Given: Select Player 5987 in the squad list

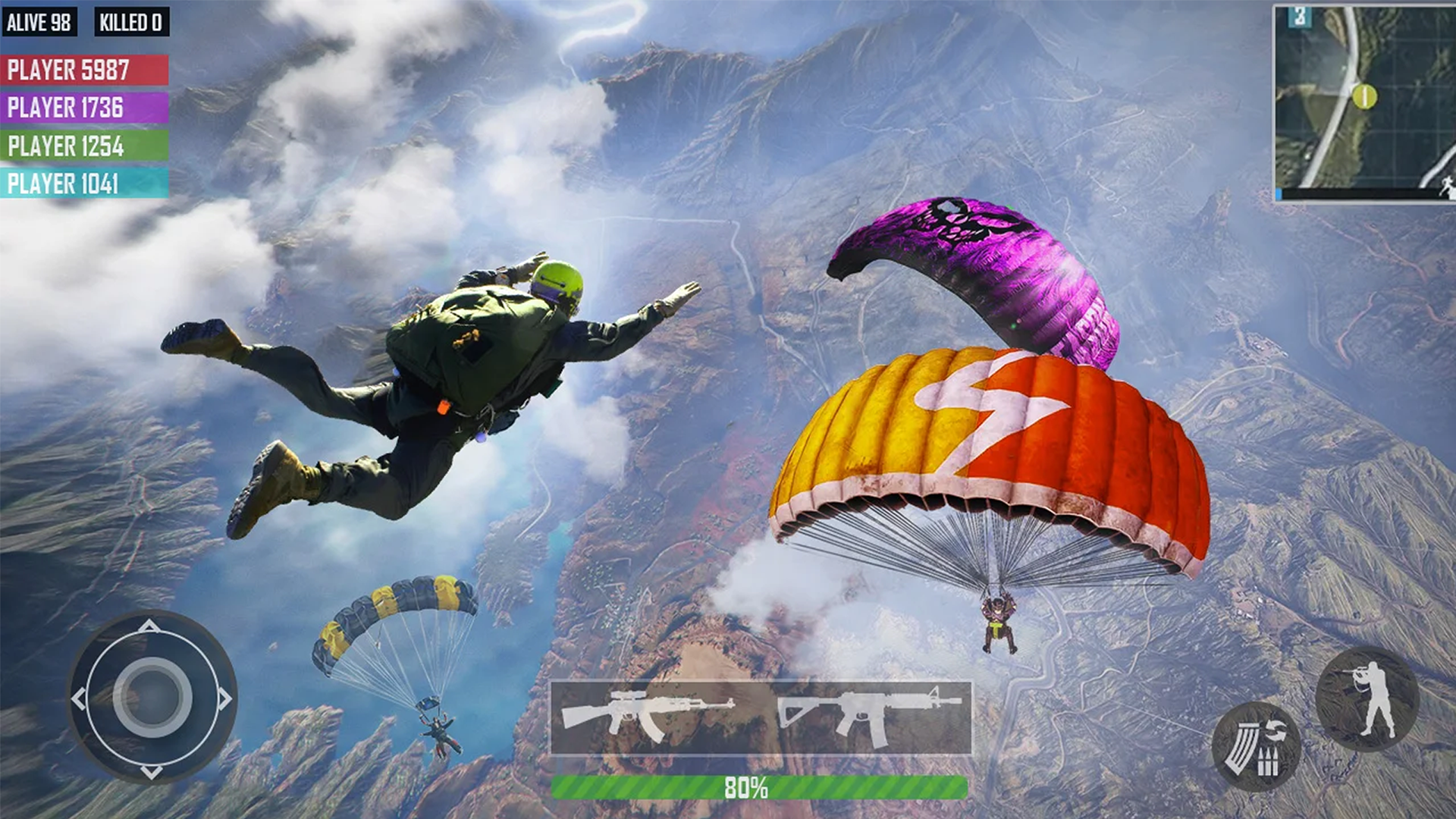Looking at the screenshot, I should coord(83,70).
